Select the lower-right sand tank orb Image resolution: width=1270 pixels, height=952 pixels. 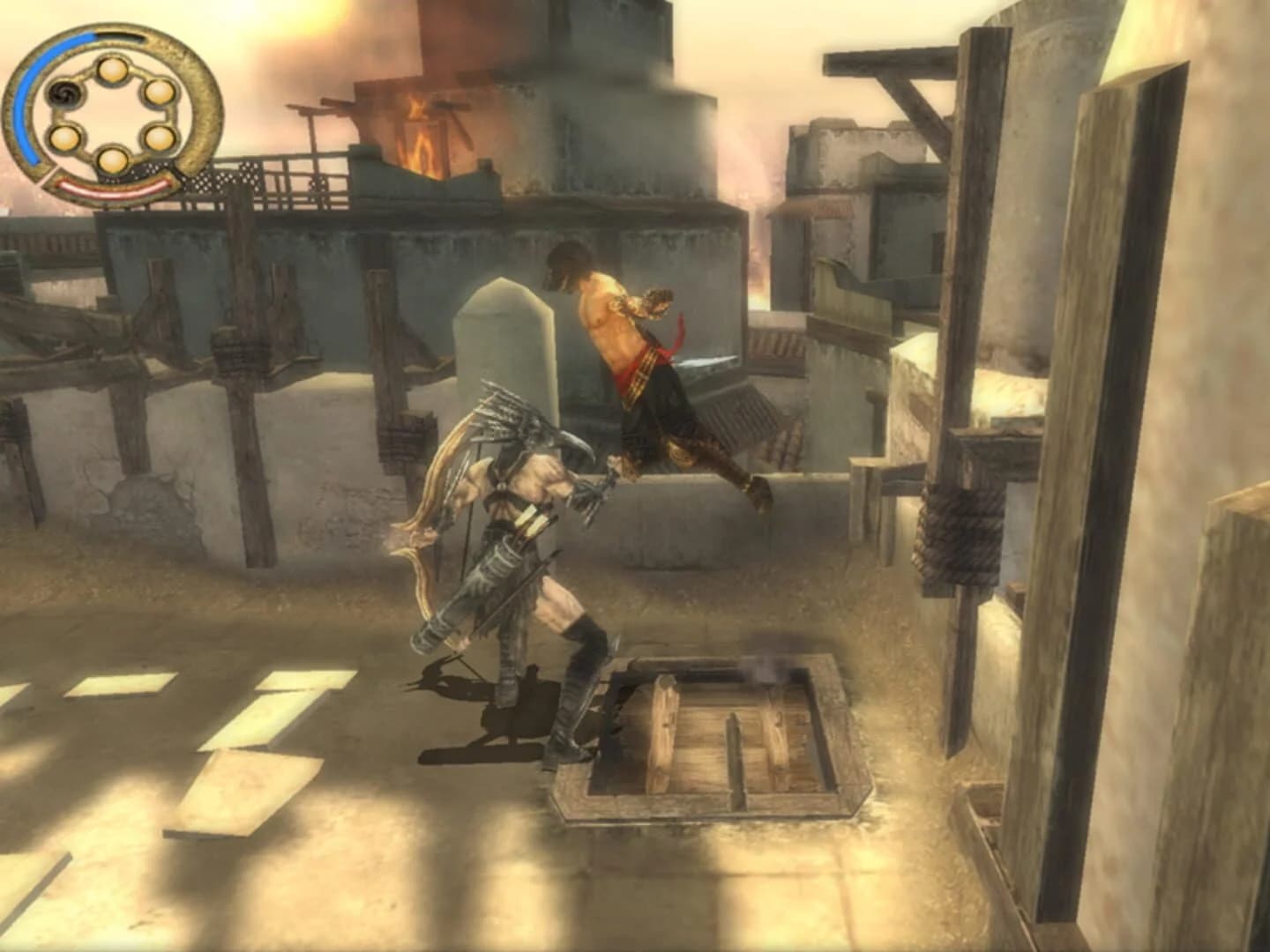pyautogui.click(x=159, y=139)
